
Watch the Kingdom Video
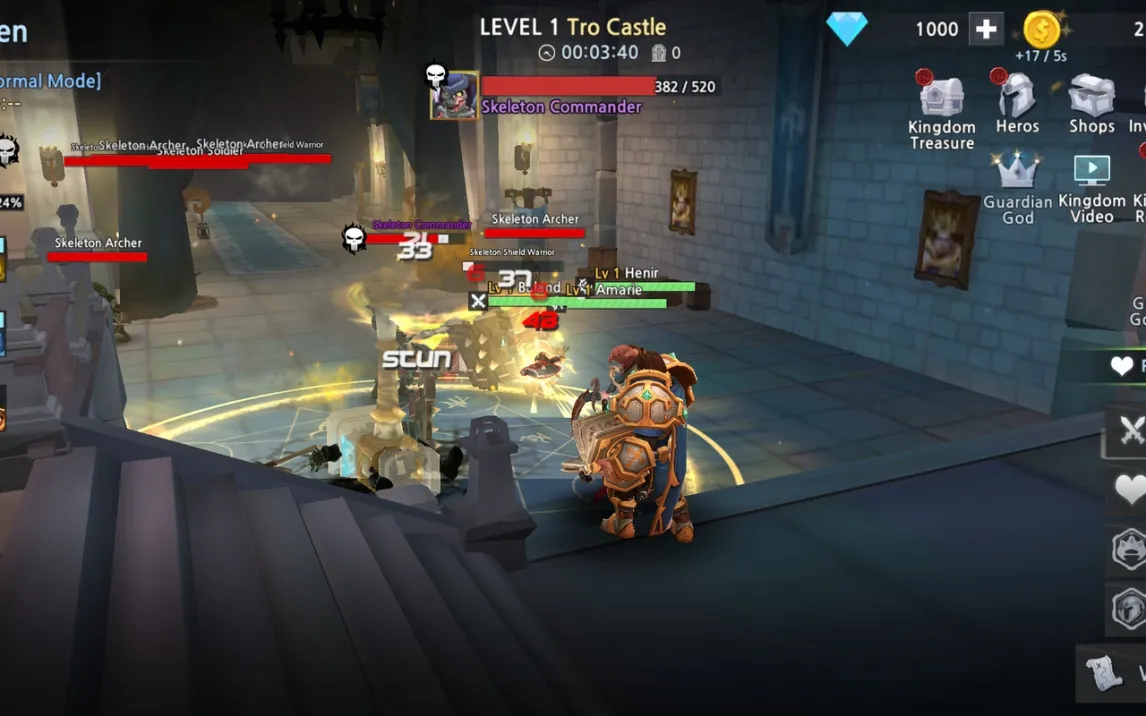(1091, 186)
